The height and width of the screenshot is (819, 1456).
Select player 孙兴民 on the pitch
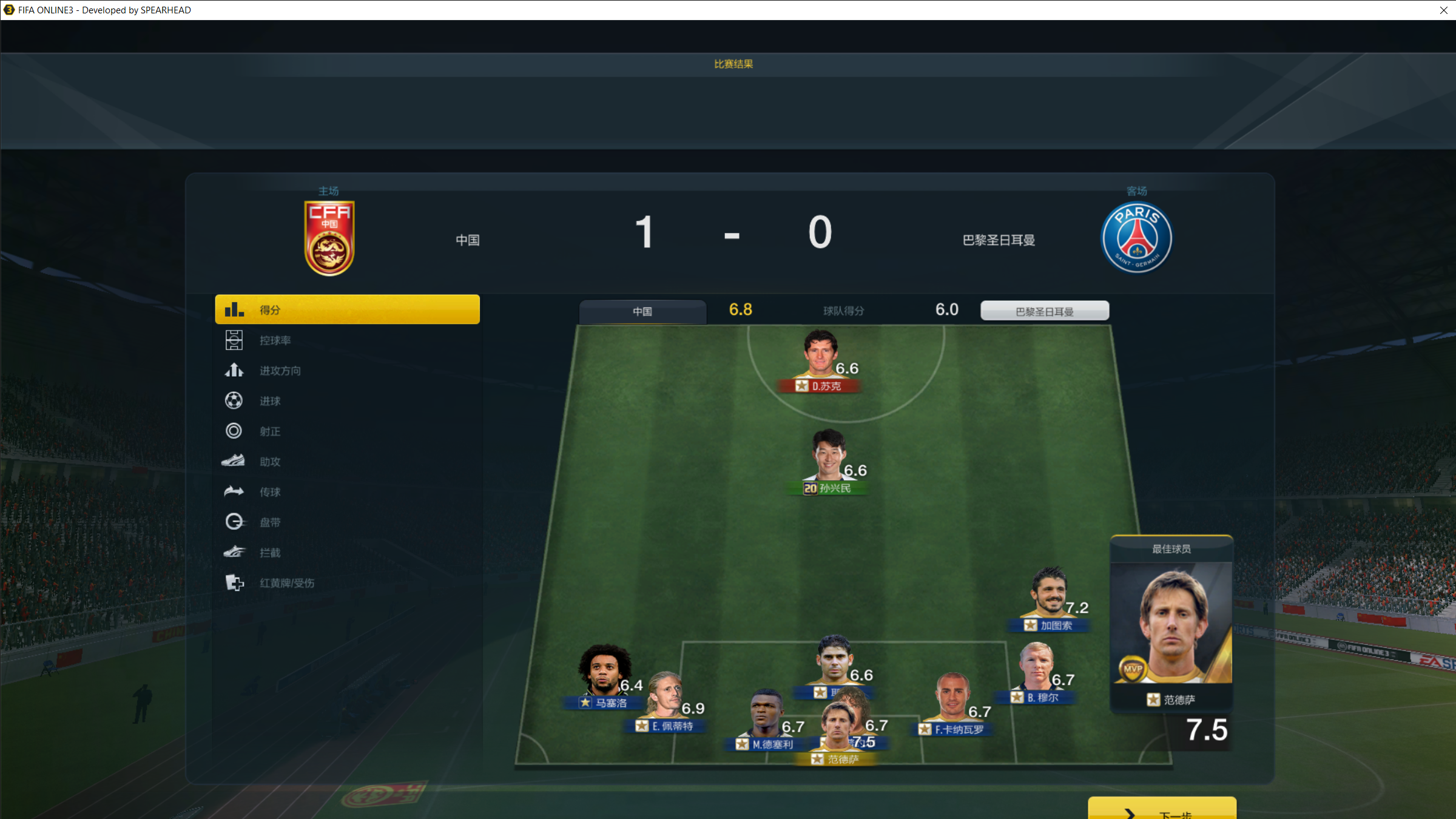tap(829, 461)
